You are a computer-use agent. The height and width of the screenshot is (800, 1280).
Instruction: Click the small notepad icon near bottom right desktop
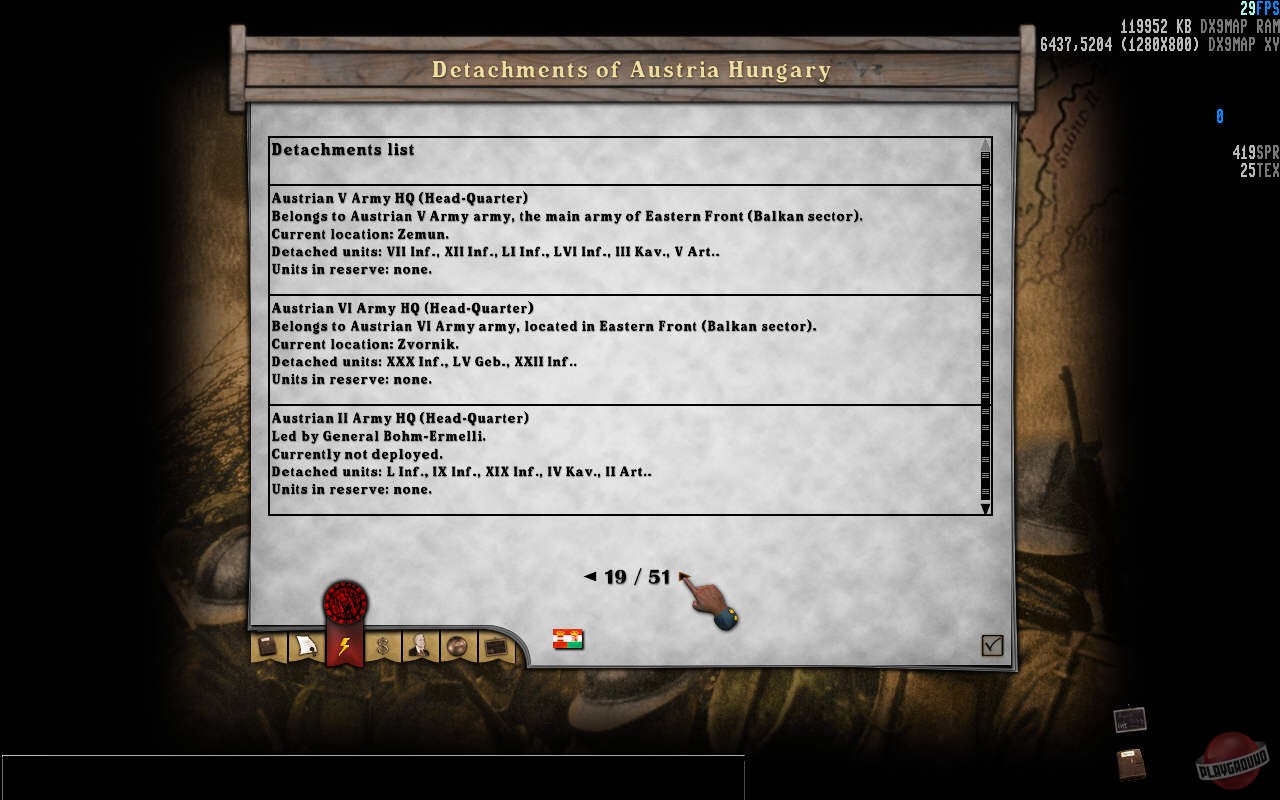click(1129, 719)
